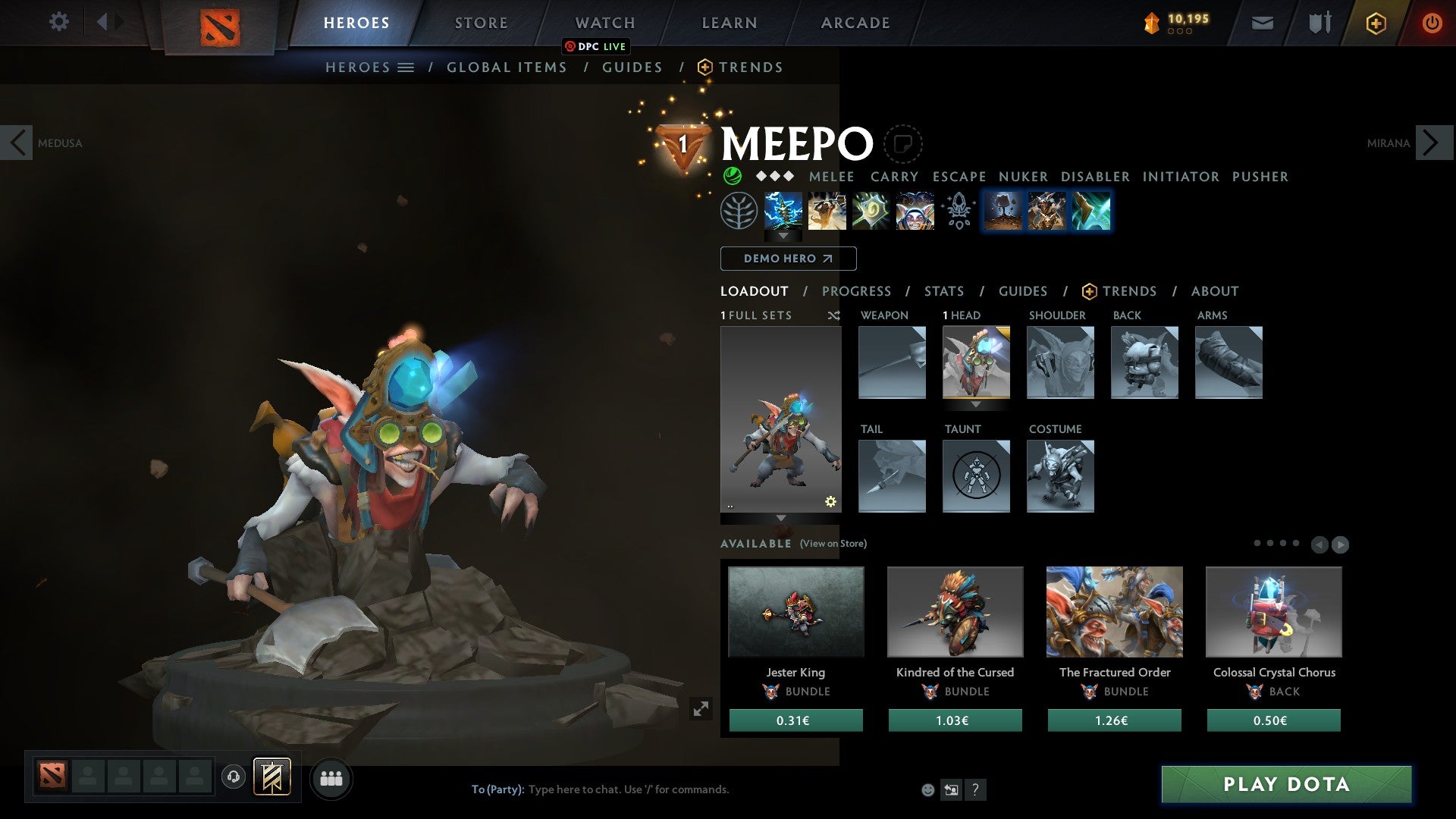This screenshot has width=1456, height=819.
Task: Click the question mark help icon
Action: pyautogui.click(x=975, y=789)
